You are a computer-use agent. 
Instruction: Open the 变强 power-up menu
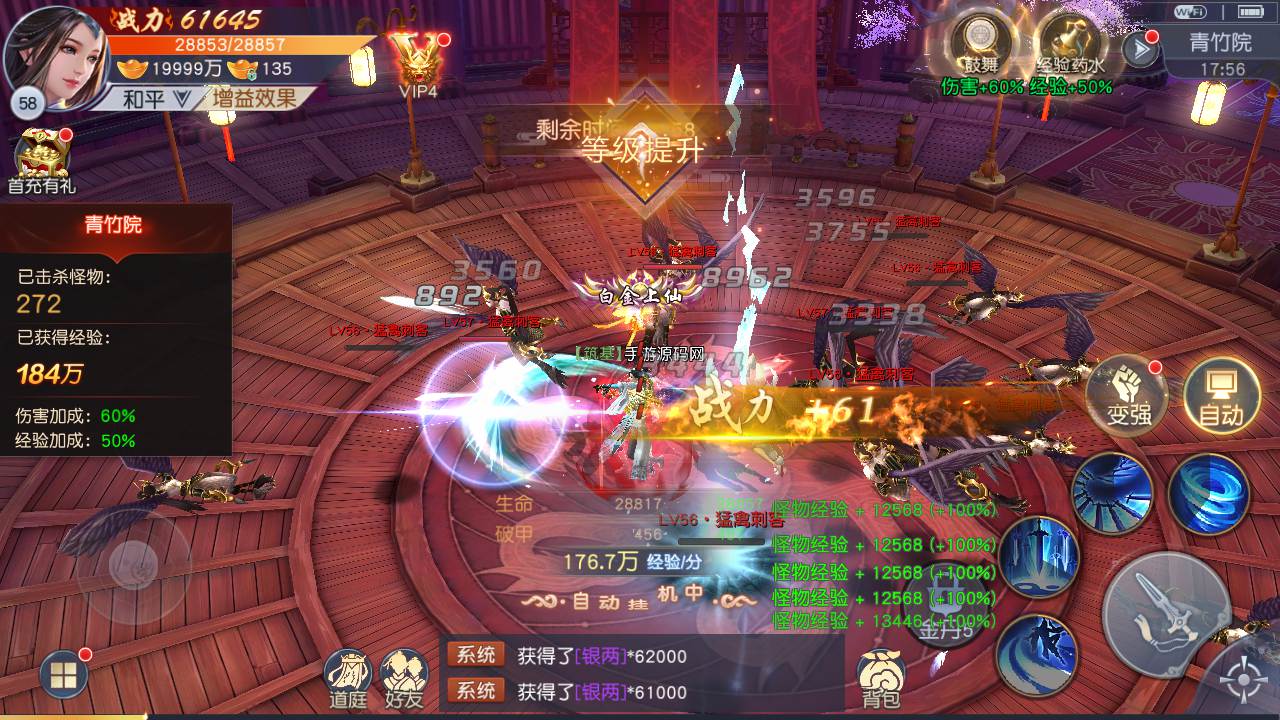coord(1128,395)
